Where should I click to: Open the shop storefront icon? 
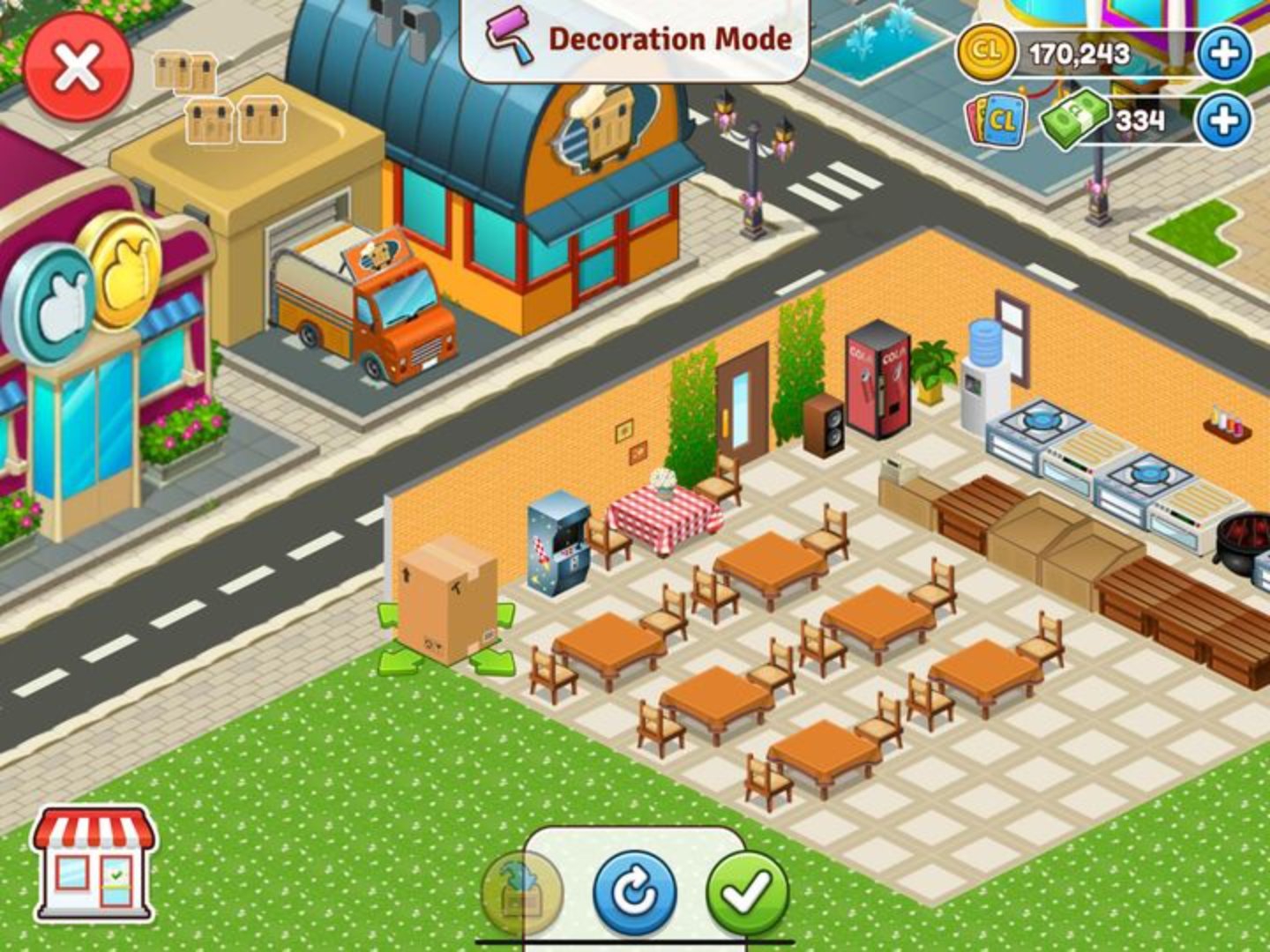pyautogui.click(x=93, y=864)
